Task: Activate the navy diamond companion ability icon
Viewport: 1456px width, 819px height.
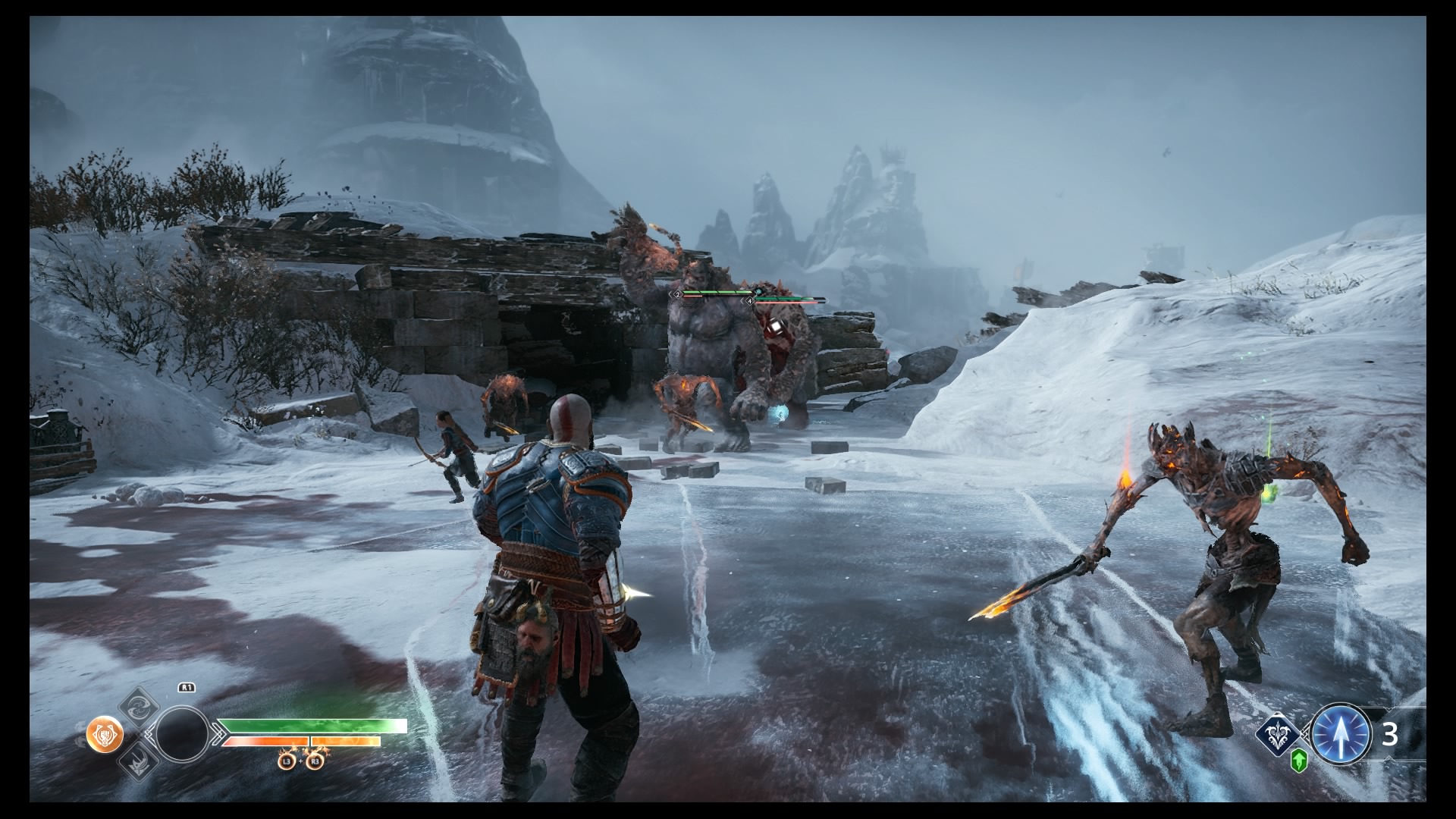Action: (x=1278, y=733)
